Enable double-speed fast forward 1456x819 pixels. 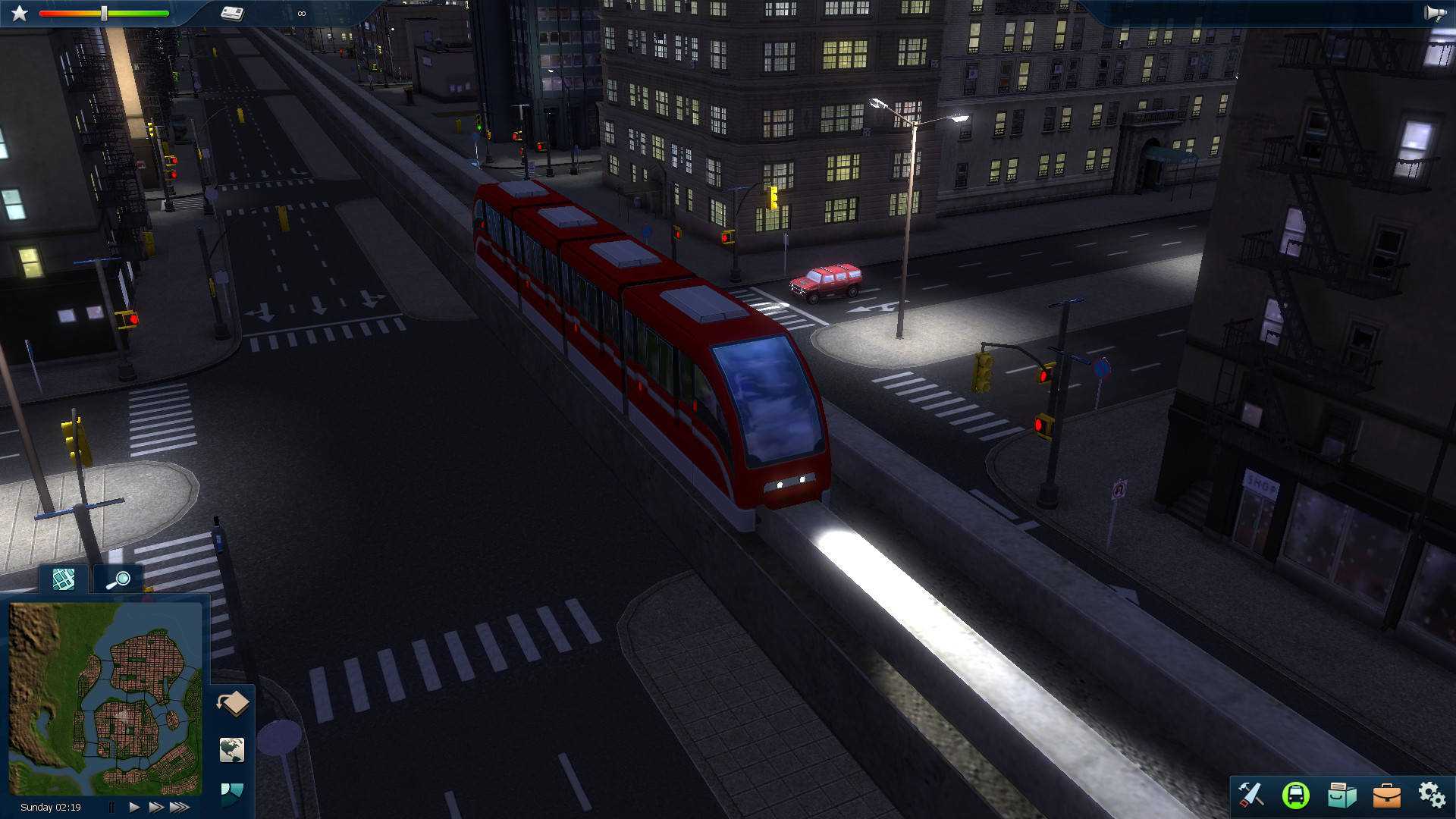click(x=156, y=807)
